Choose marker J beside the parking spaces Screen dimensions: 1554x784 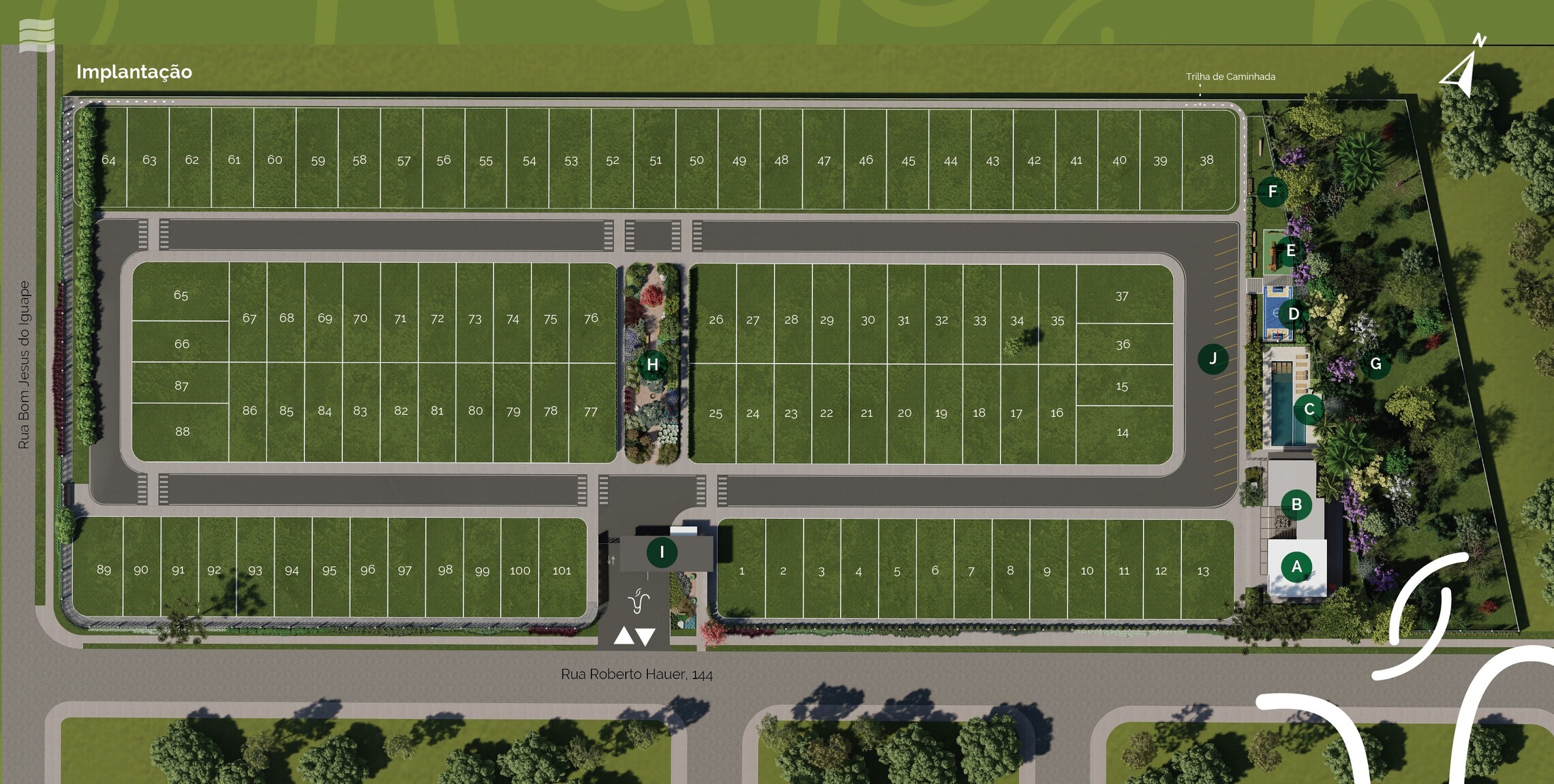[x=1213, y=359]
